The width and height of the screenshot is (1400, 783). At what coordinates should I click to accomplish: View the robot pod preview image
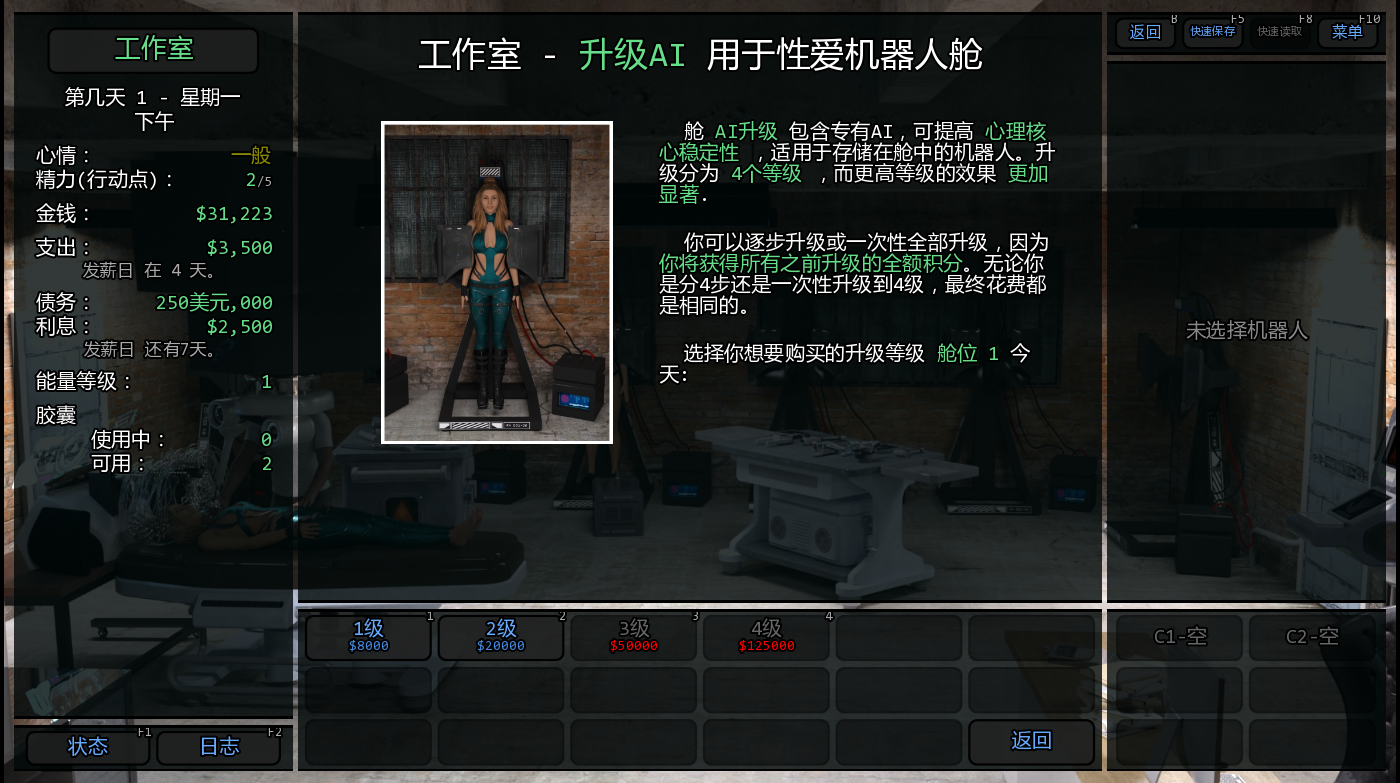[497, 282]
